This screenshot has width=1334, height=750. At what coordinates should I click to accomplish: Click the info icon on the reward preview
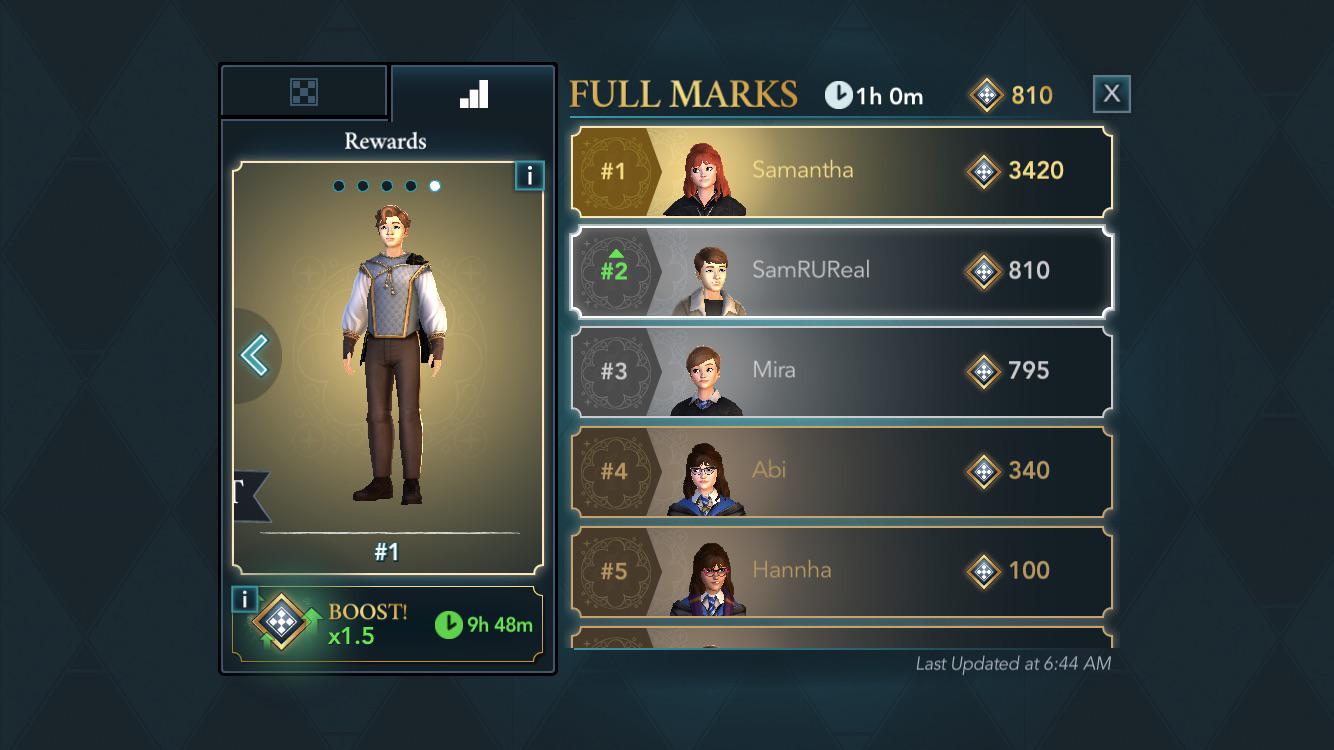point(529,175)
